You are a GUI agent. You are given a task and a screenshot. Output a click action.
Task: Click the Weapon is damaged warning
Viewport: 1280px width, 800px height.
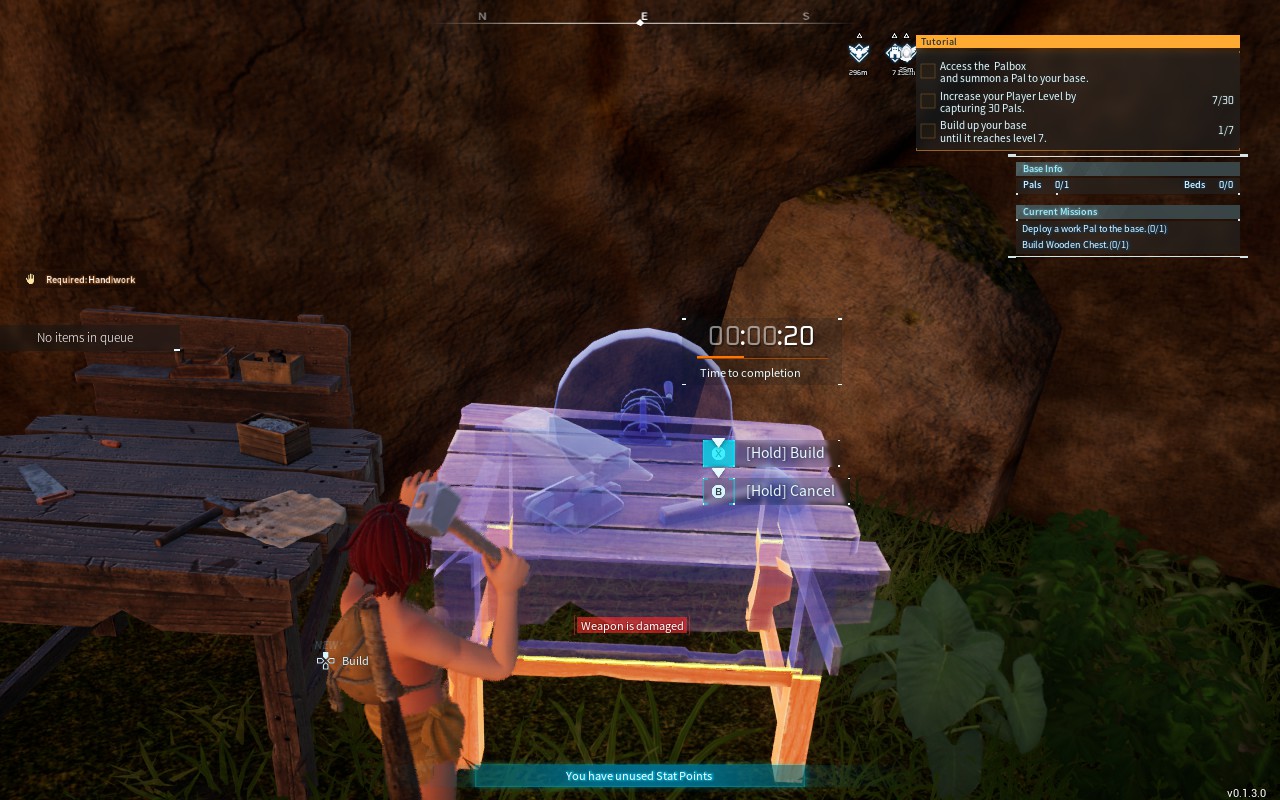pos(632,626)
